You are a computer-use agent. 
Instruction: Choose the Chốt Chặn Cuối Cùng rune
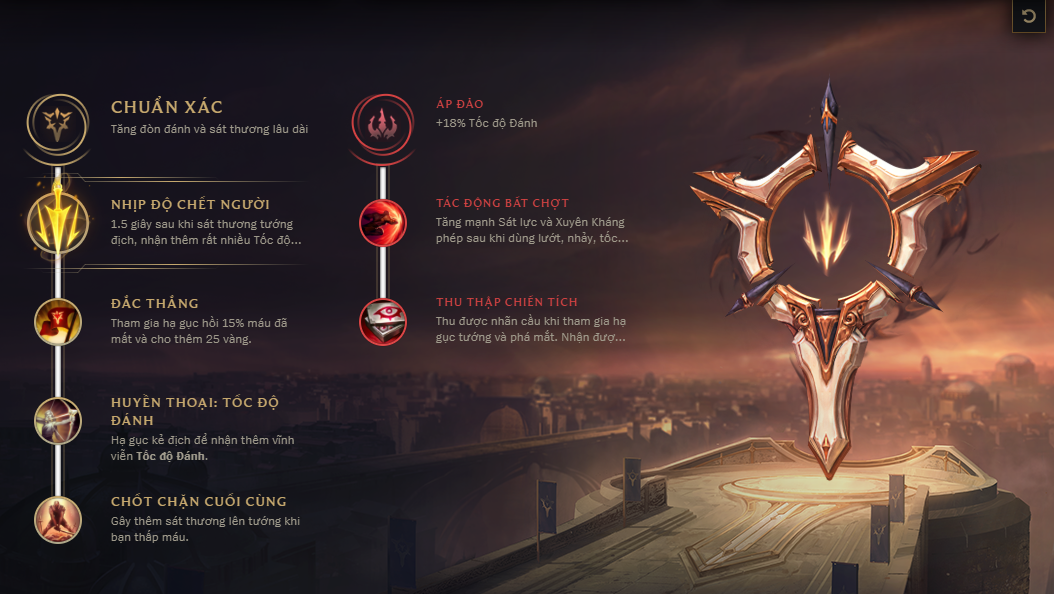pos(58,519)
